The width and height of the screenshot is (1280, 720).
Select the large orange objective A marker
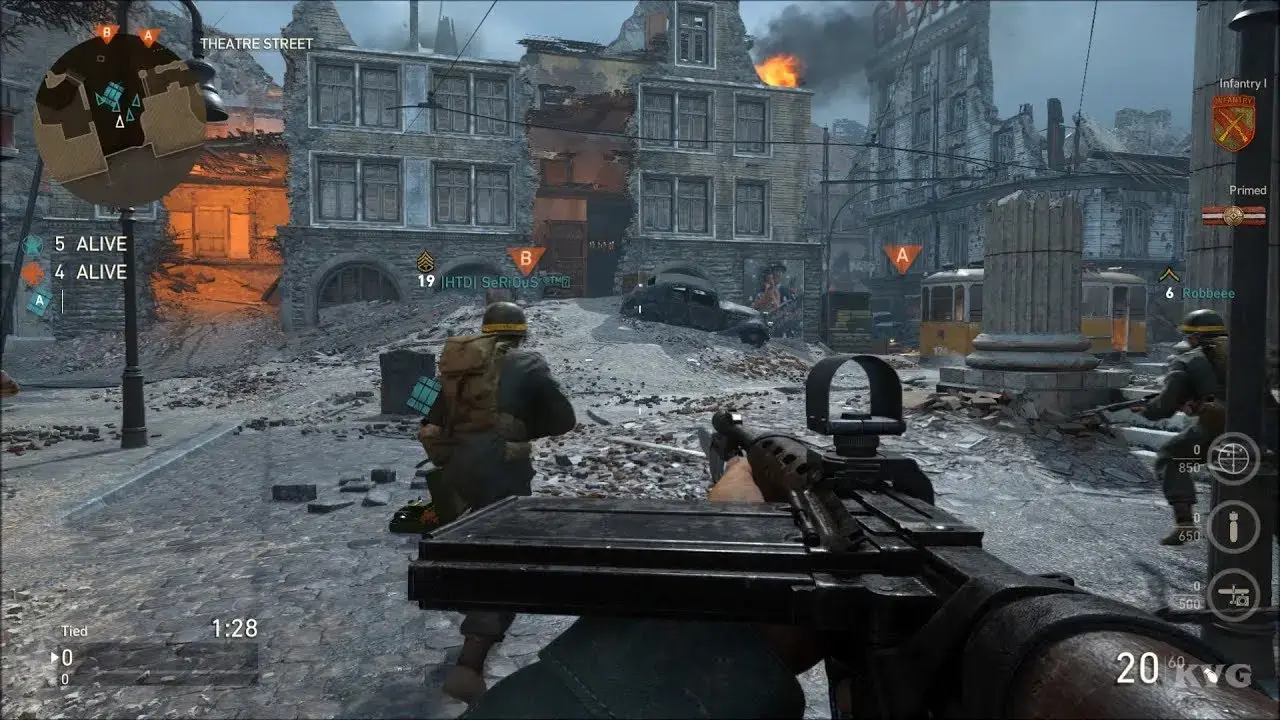point(902,258)
